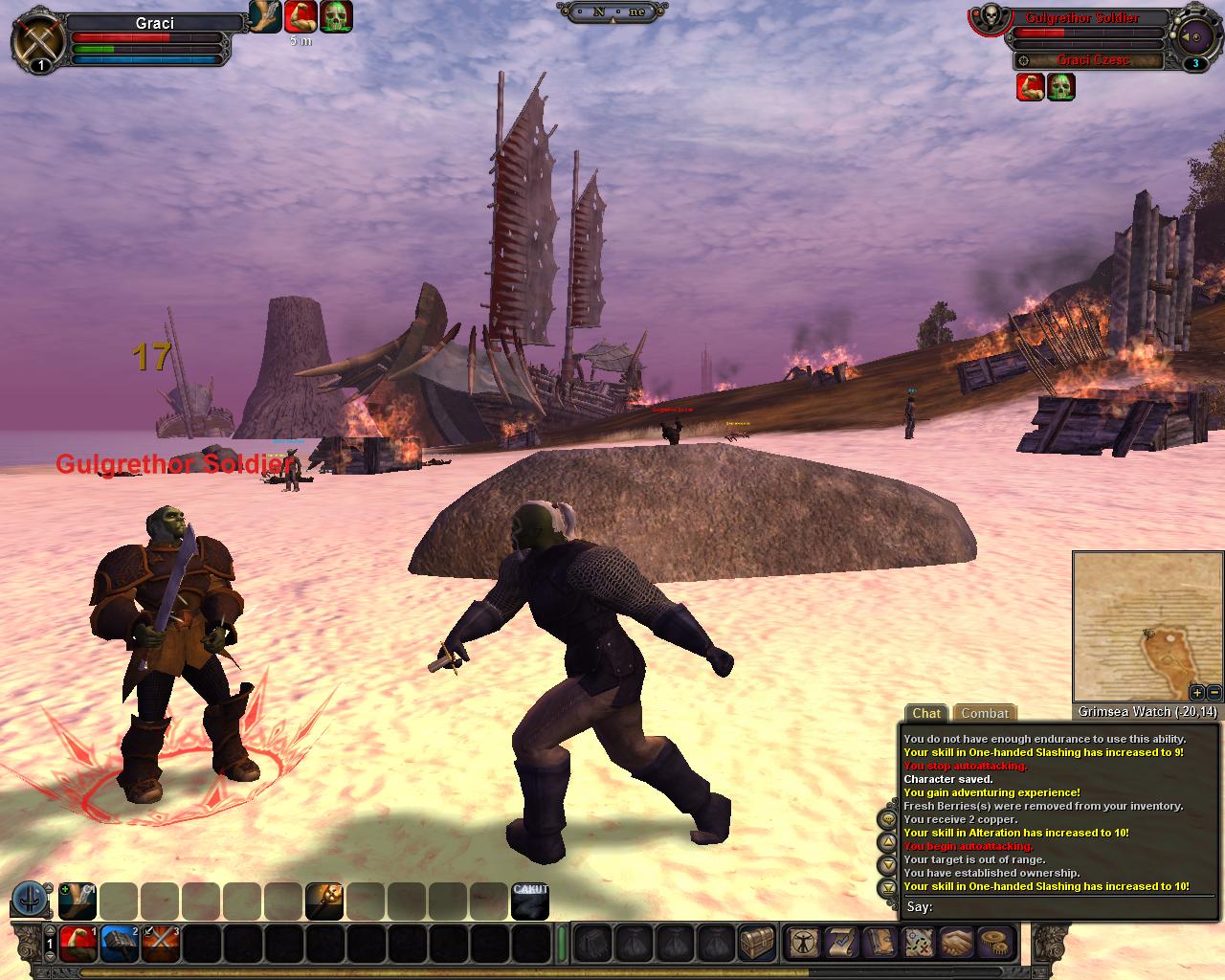Open the gears settings menu
Viewport: 1225px width, 980px height.
coord(995,944)
